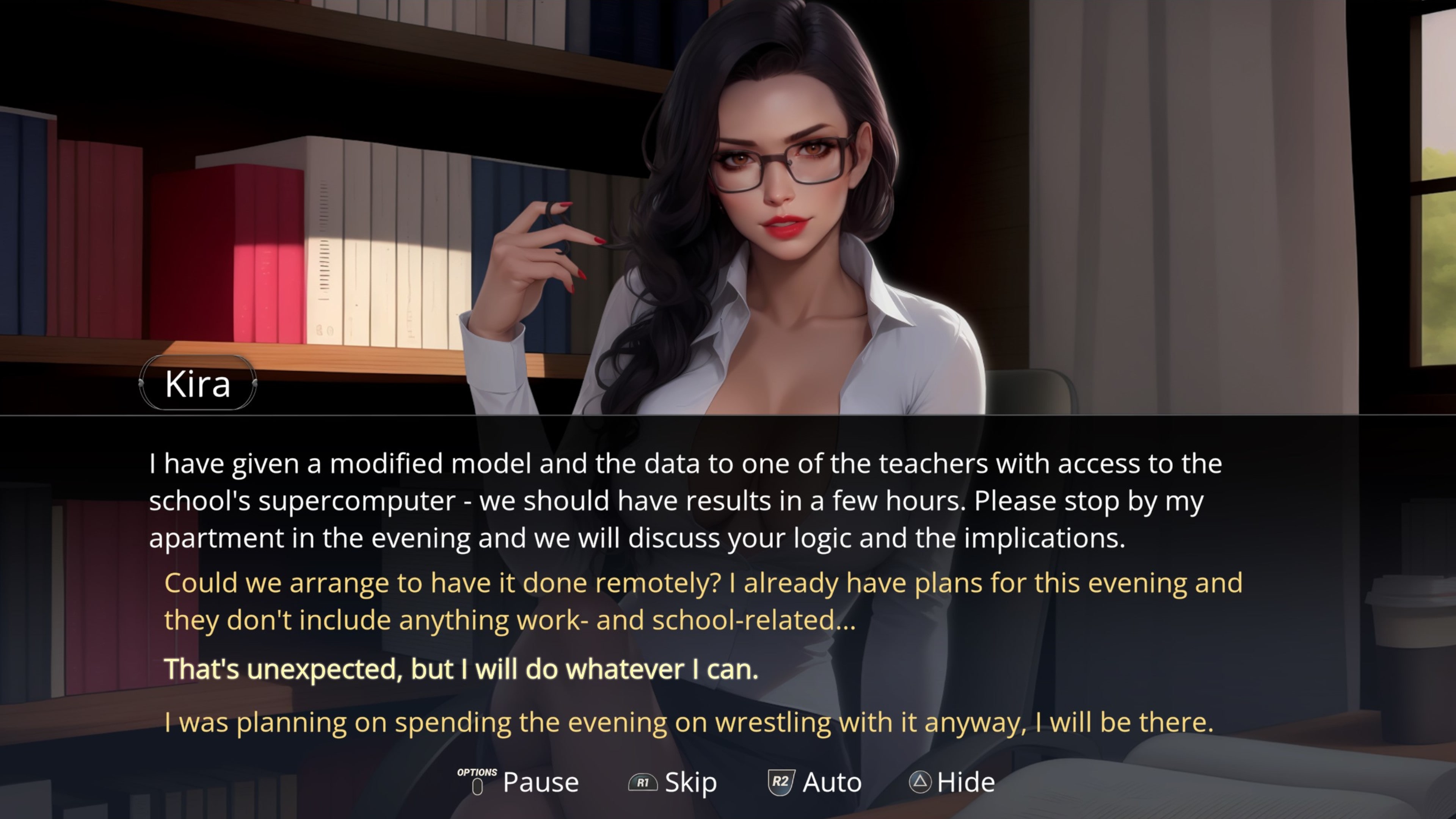This screenshot has width=1456, height=819.
Task: Select the Pause control in the bottom bar
Action: click(x=539, y=783)
